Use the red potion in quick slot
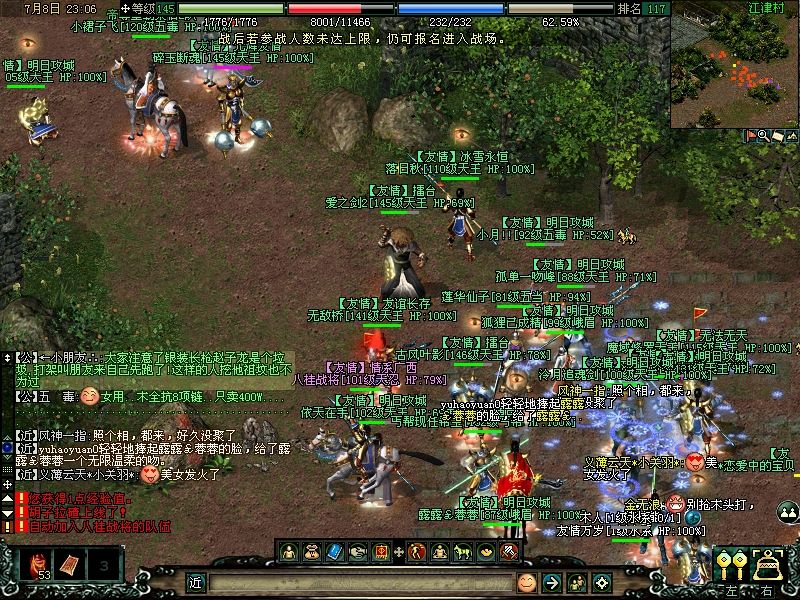The height and width of the screenshot is (600, 800). 41,567
